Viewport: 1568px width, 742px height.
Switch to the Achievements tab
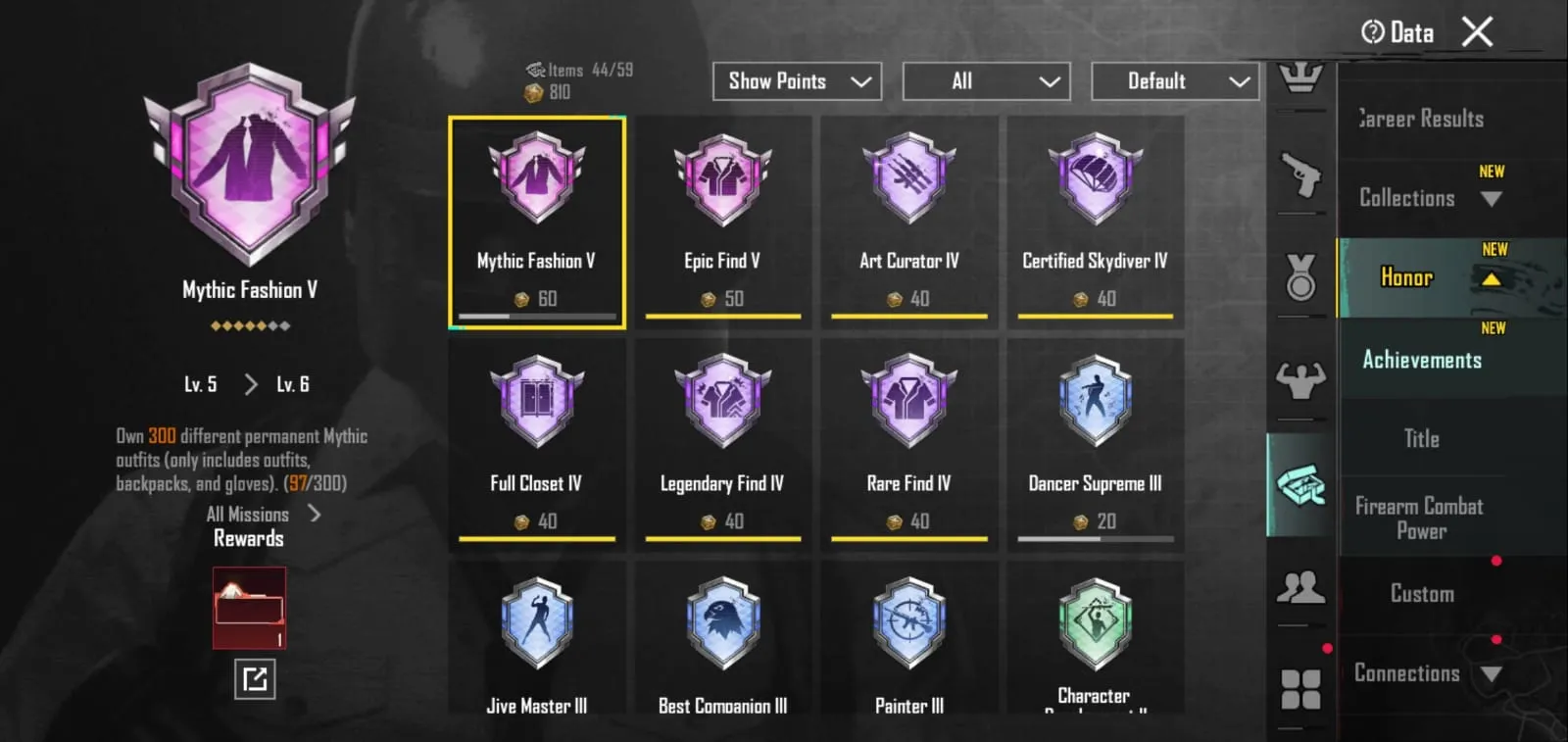[x=1421, y=360]
